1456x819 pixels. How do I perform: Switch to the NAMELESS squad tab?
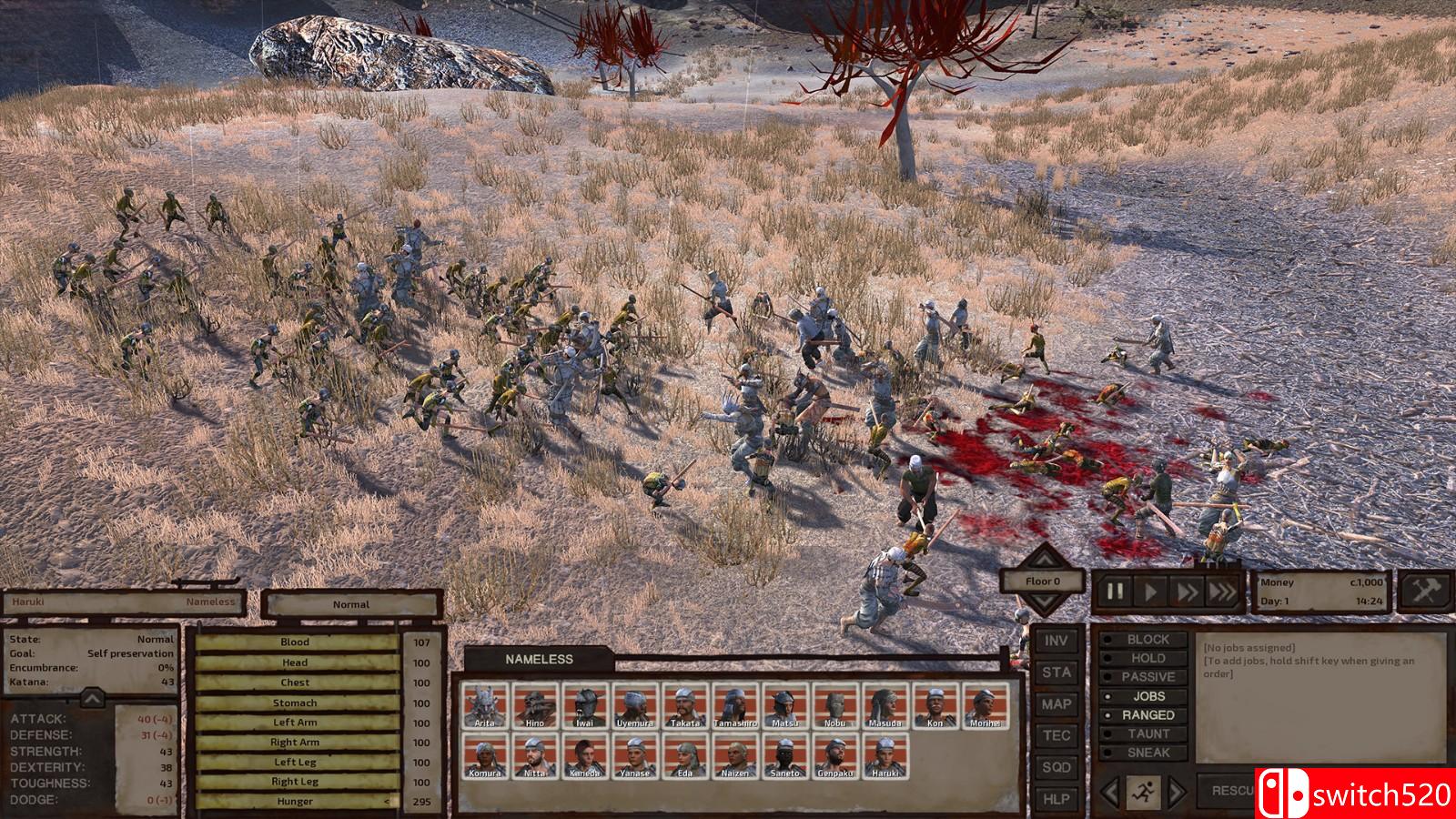pyautogui.click(x=539, y=659)
